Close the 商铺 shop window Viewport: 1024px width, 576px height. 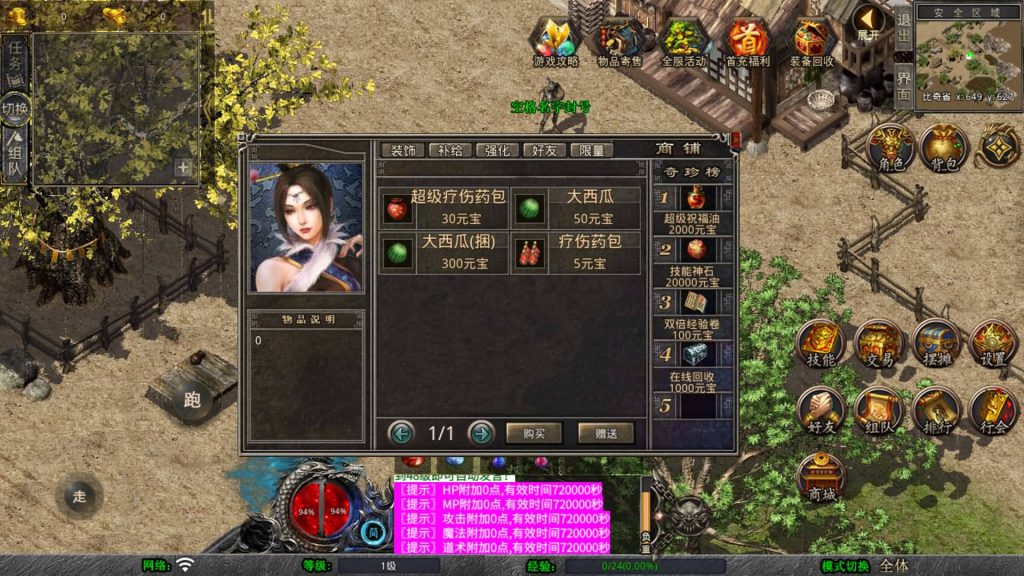736,141
